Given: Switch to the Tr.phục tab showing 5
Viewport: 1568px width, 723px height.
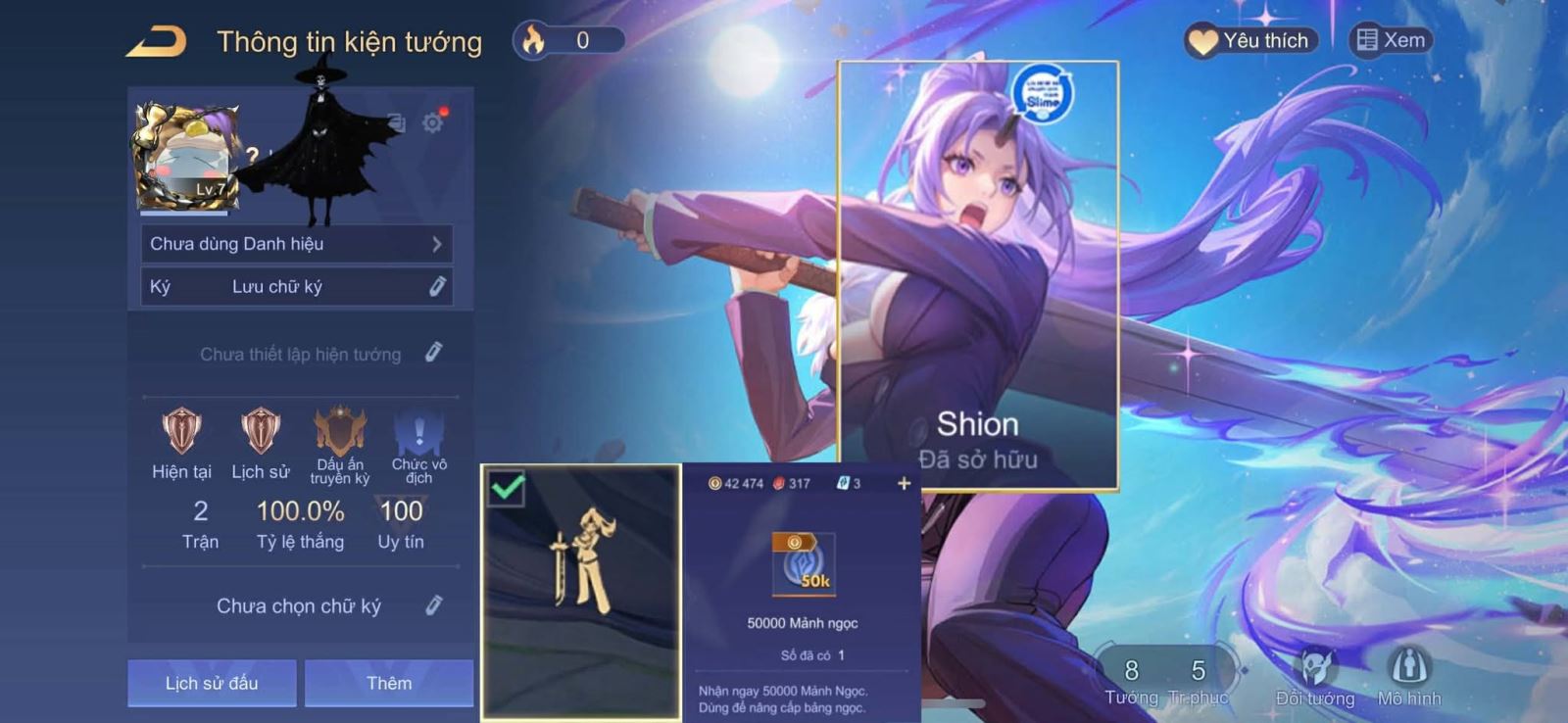Looking at the screenshot, I should coord(1196,678).
